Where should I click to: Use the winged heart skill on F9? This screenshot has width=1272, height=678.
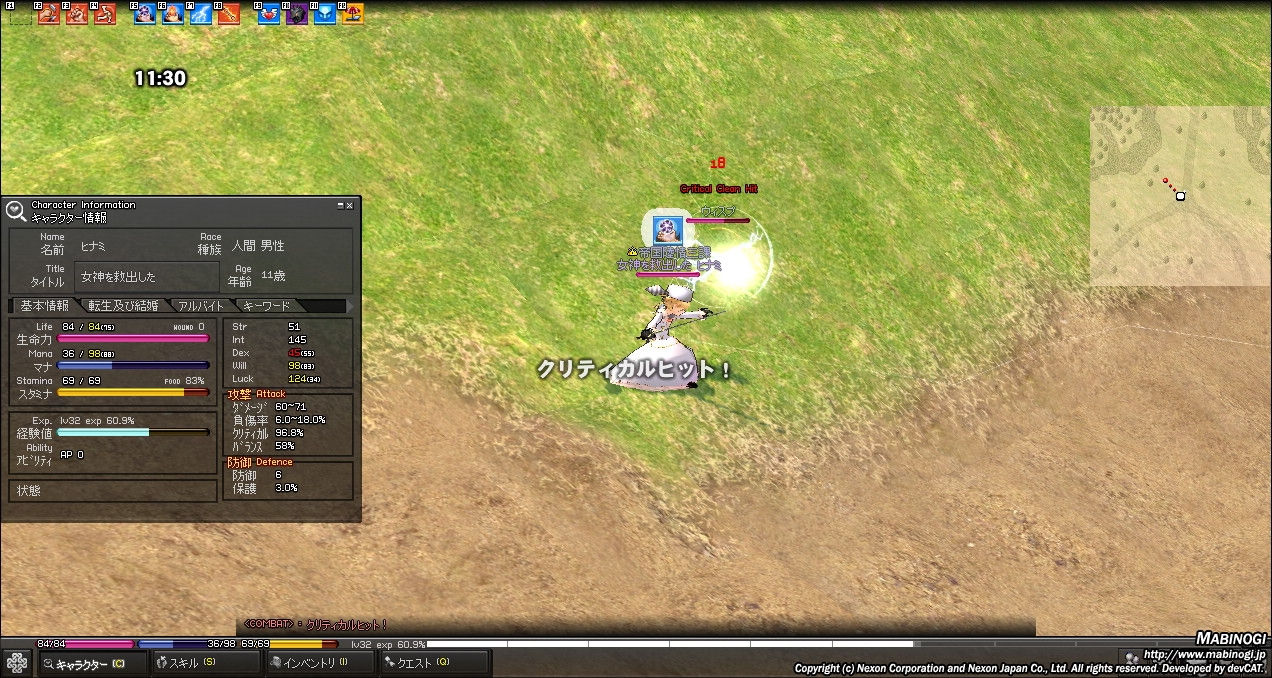269,14
